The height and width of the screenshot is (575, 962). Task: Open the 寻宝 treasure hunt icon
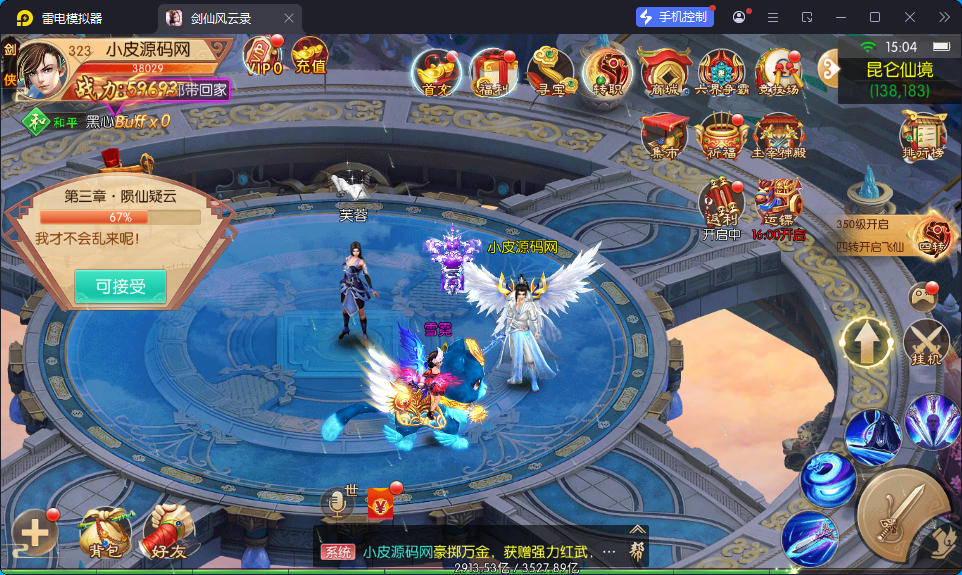tap(550, 71)
